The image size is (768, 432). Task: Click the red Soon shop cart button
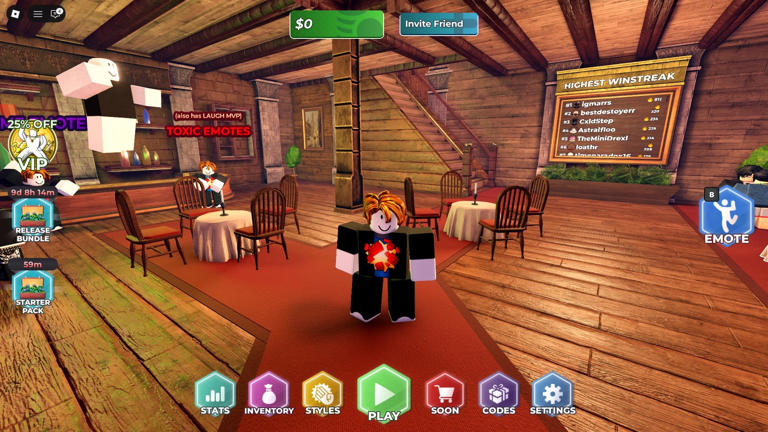click(445, 393)
